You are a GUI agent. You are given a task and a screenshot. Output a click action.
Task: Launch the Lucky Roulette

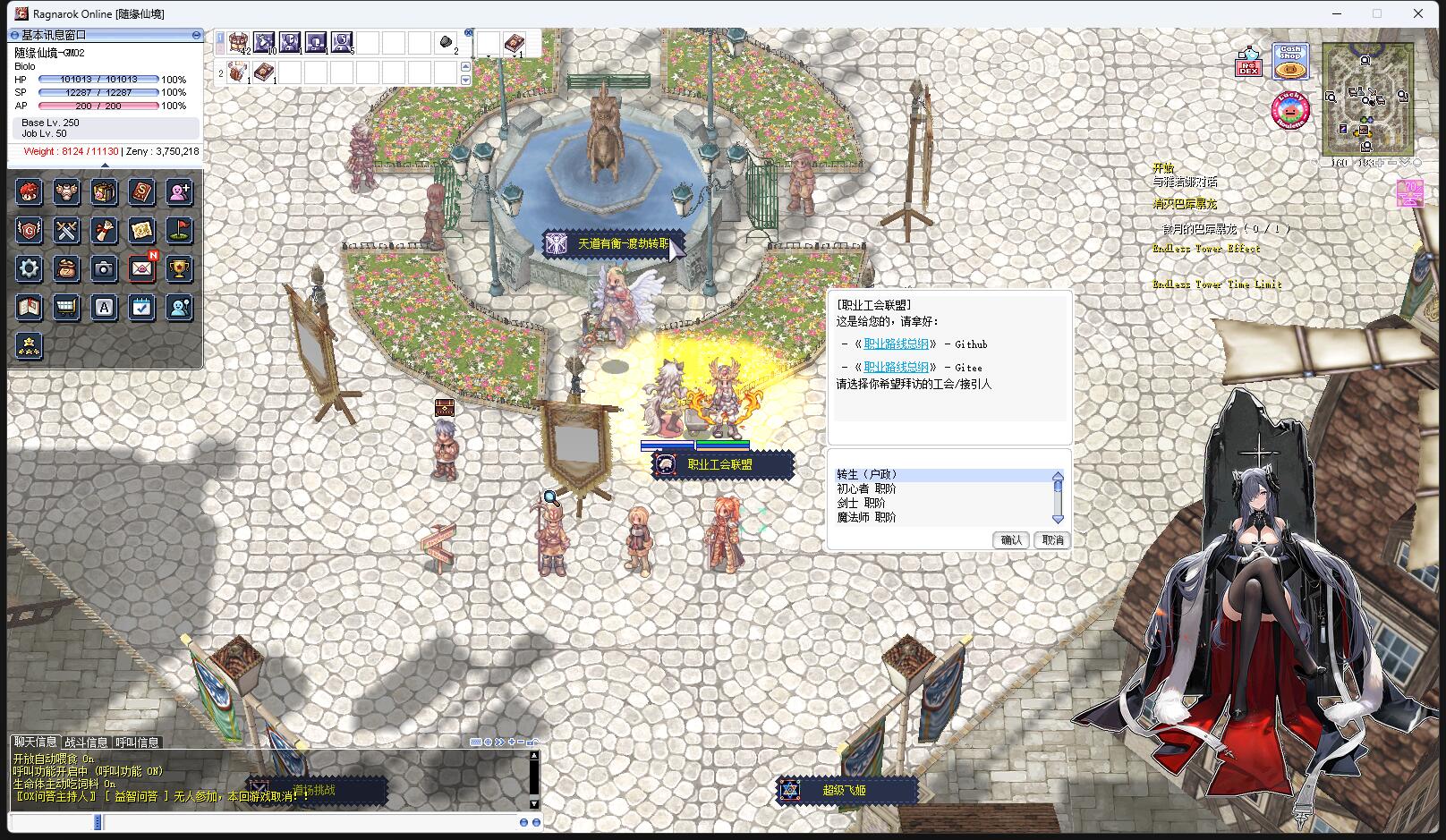(x=1289, y=111)
